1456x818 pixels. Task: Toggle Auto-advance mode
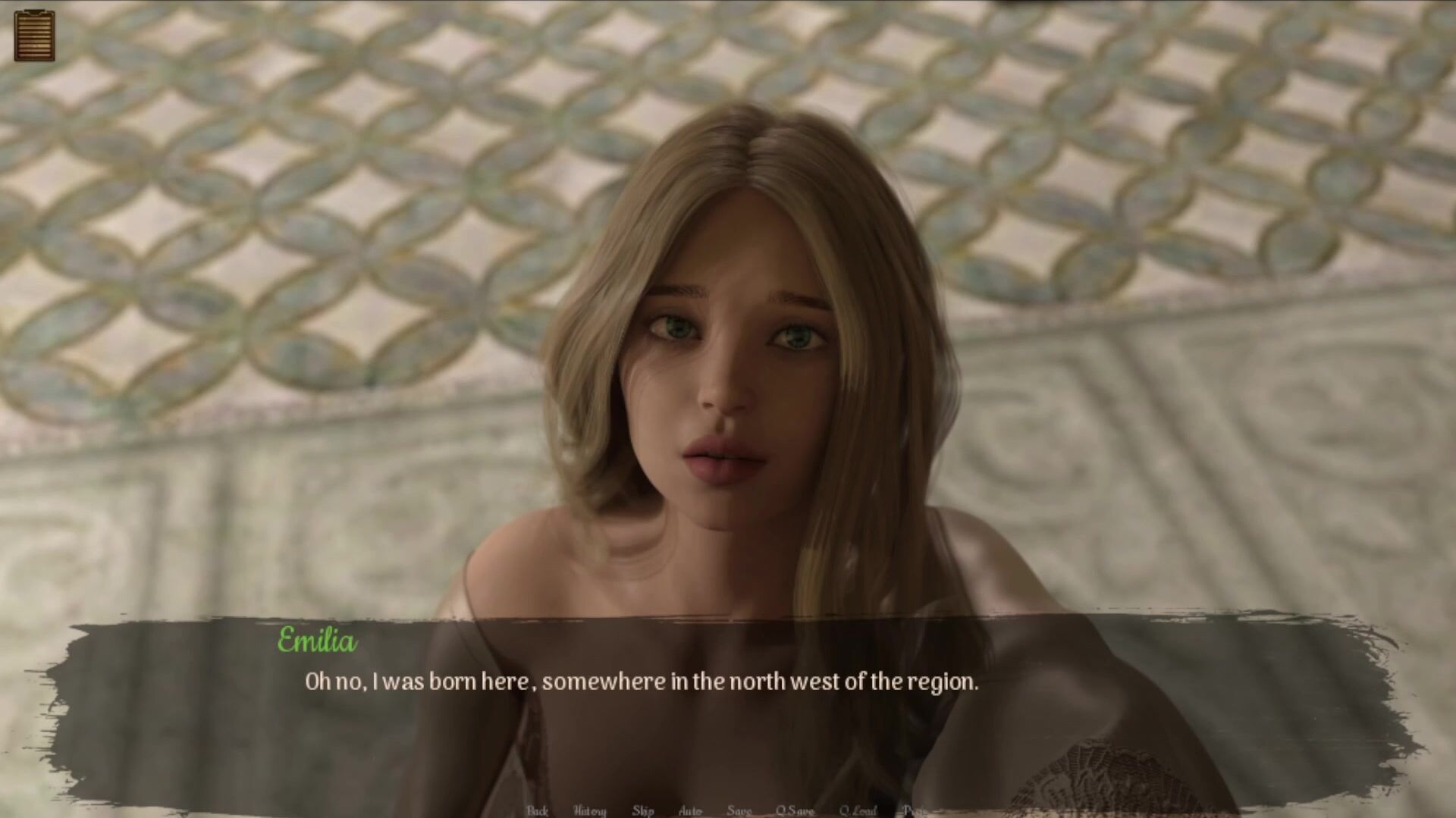tap(690, 810)
